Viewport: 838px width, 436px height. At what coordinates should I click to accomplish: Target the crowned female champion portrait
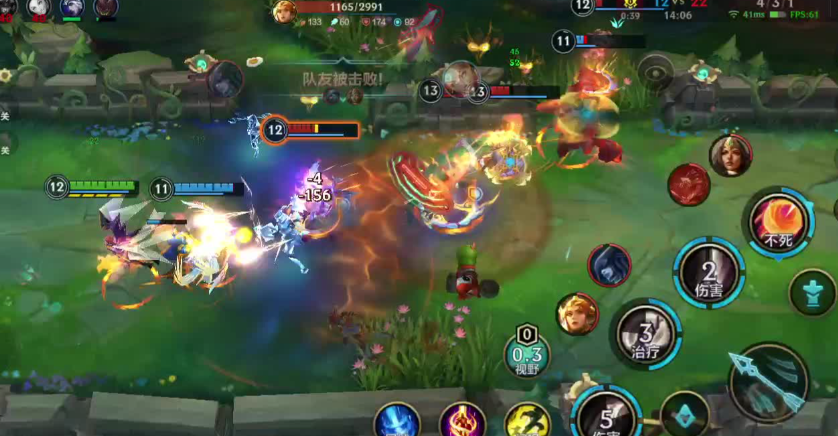point(730,156)
